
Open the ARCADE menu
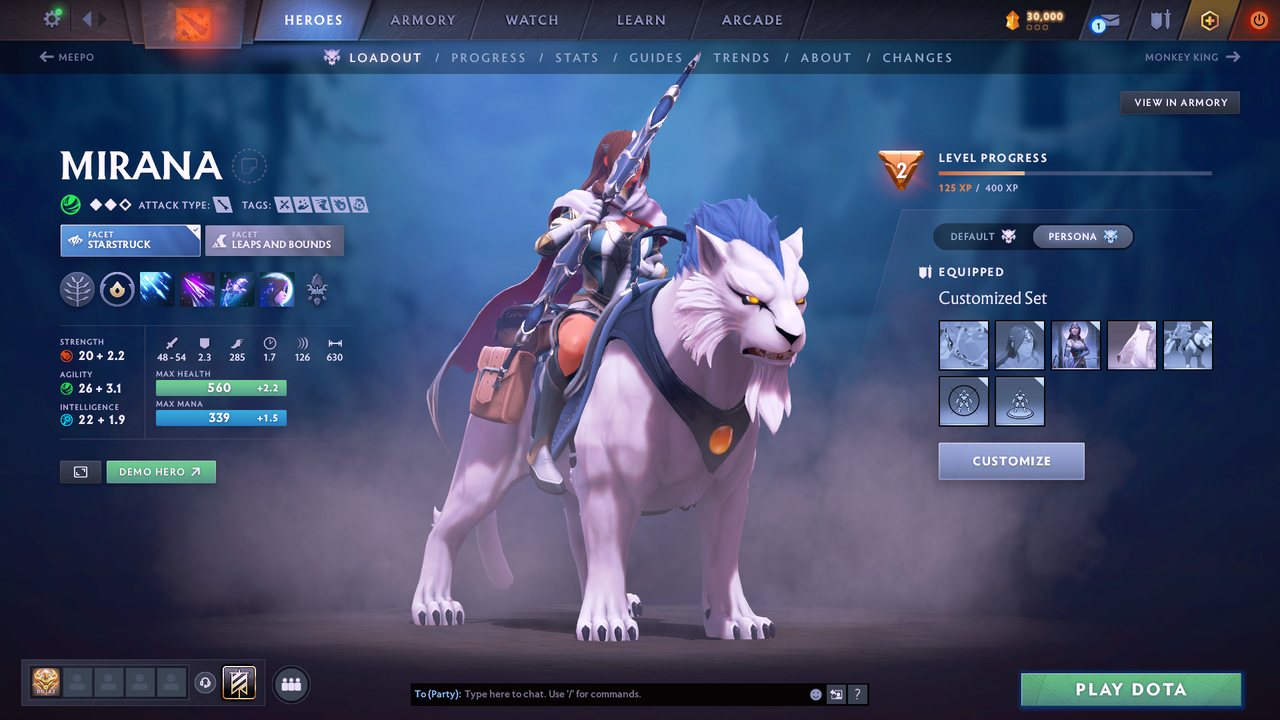(x=751, y=19)
